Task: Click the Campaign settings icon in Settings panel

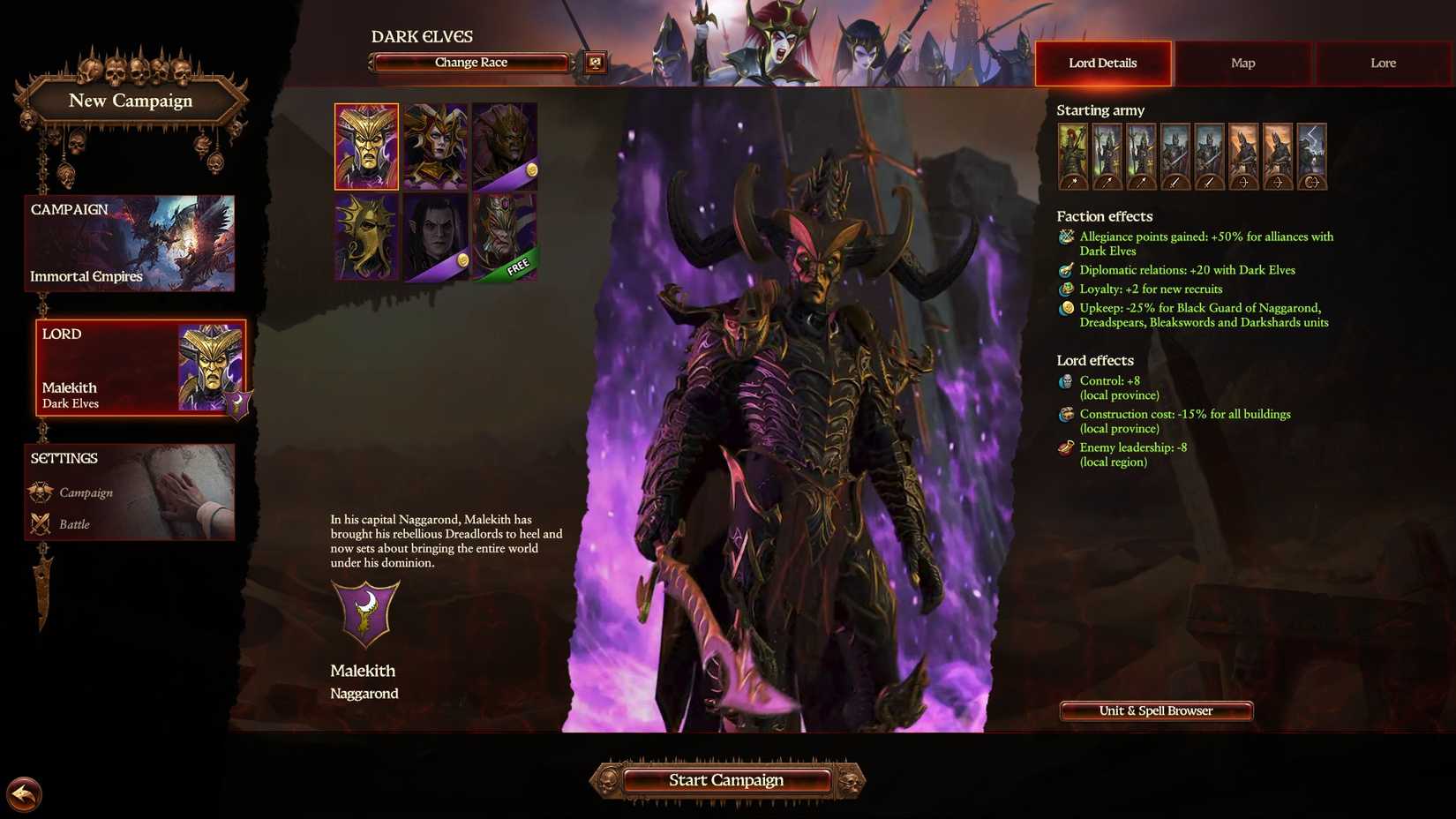Action: 41,492
